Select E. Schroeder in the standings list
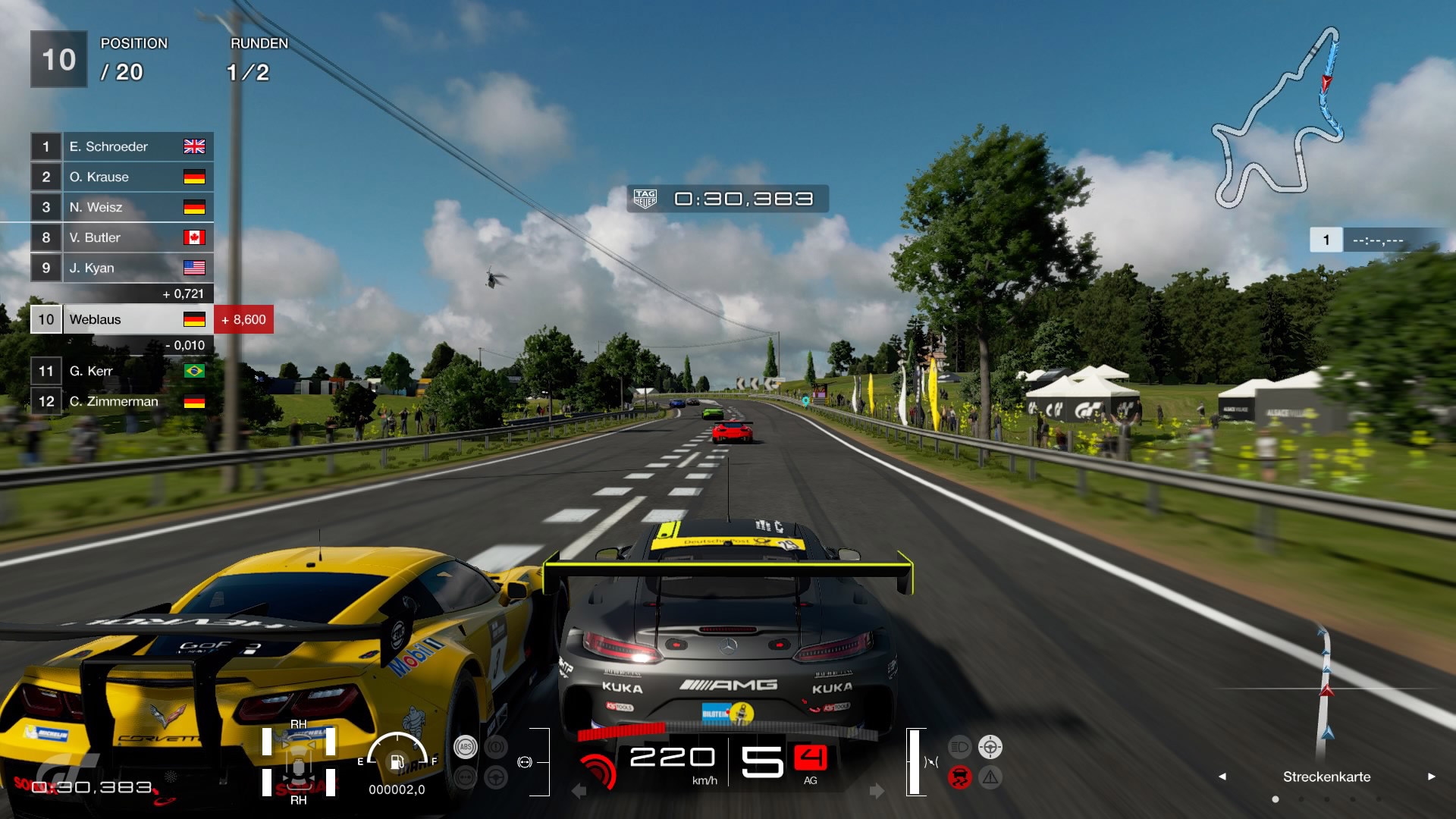Image resolution: width=1456 pixels, height=819 pixels. (121, 146)
